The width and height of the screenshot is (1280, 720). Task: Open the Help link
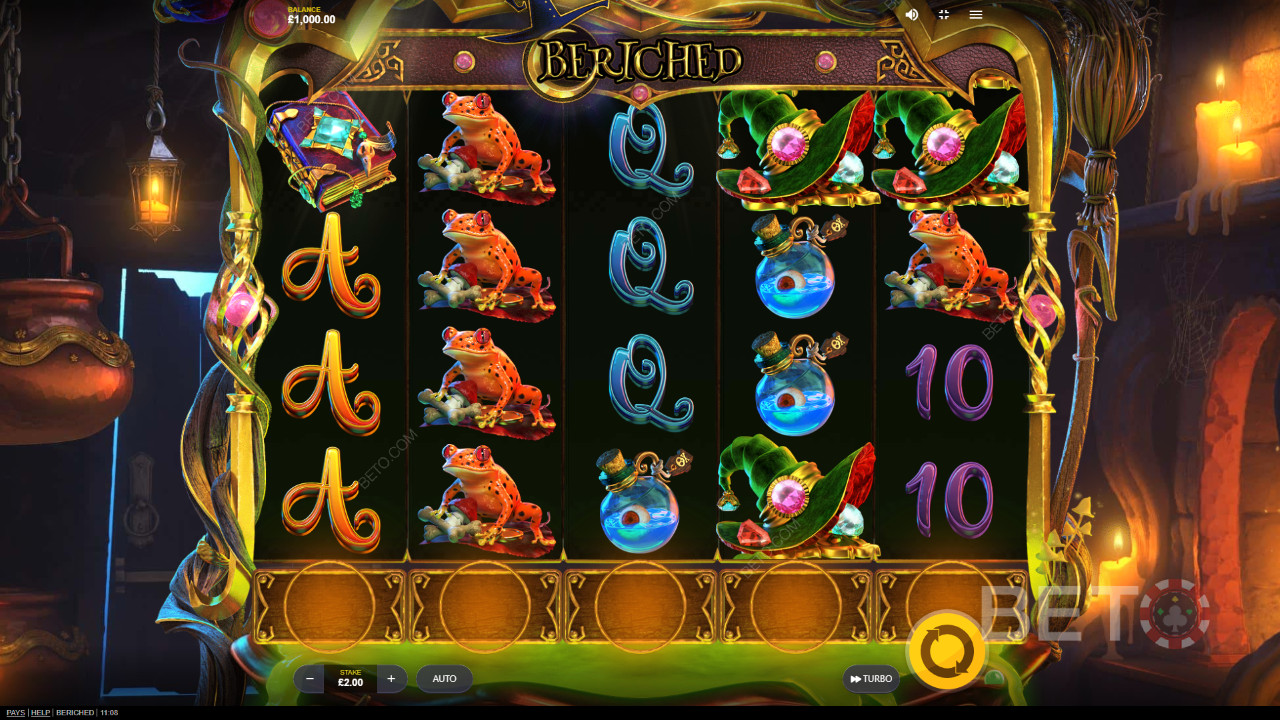40,713
